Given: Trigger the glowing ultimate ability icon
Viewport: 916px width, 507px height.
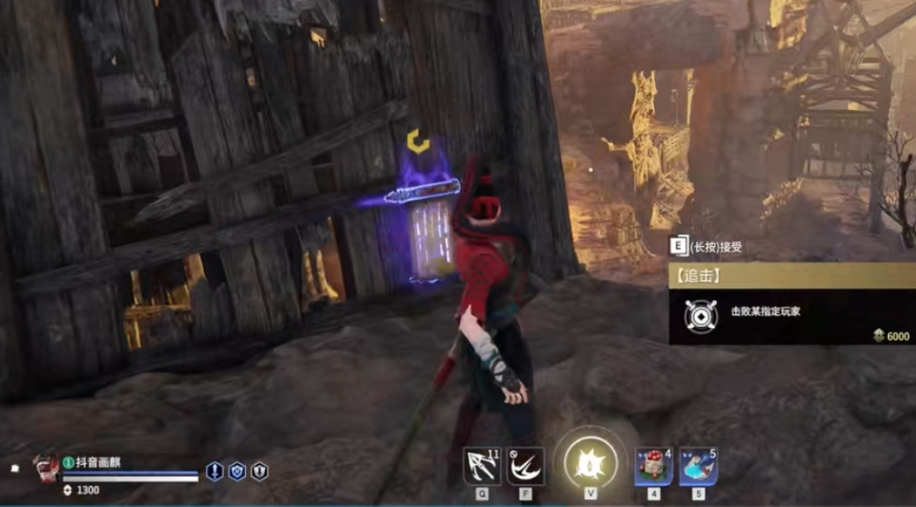Looking at the screenshot, I should [589, 465].
